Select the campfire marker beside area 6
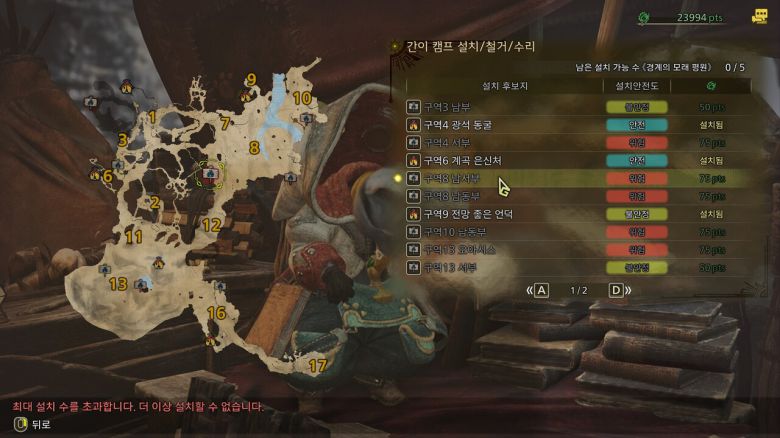This screenshot has width=780, height=438. point(95,175)
